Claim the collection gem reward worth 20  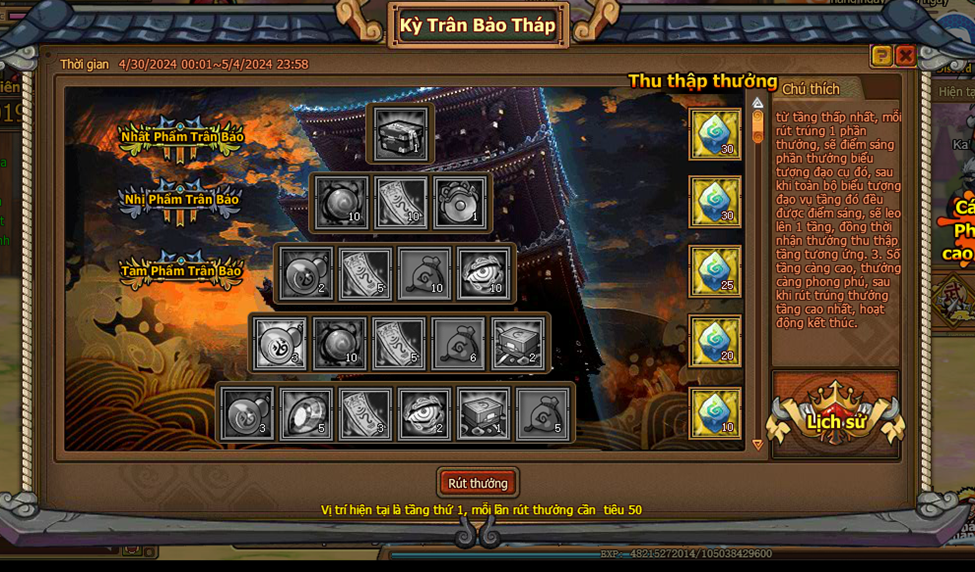pos(715,342)
